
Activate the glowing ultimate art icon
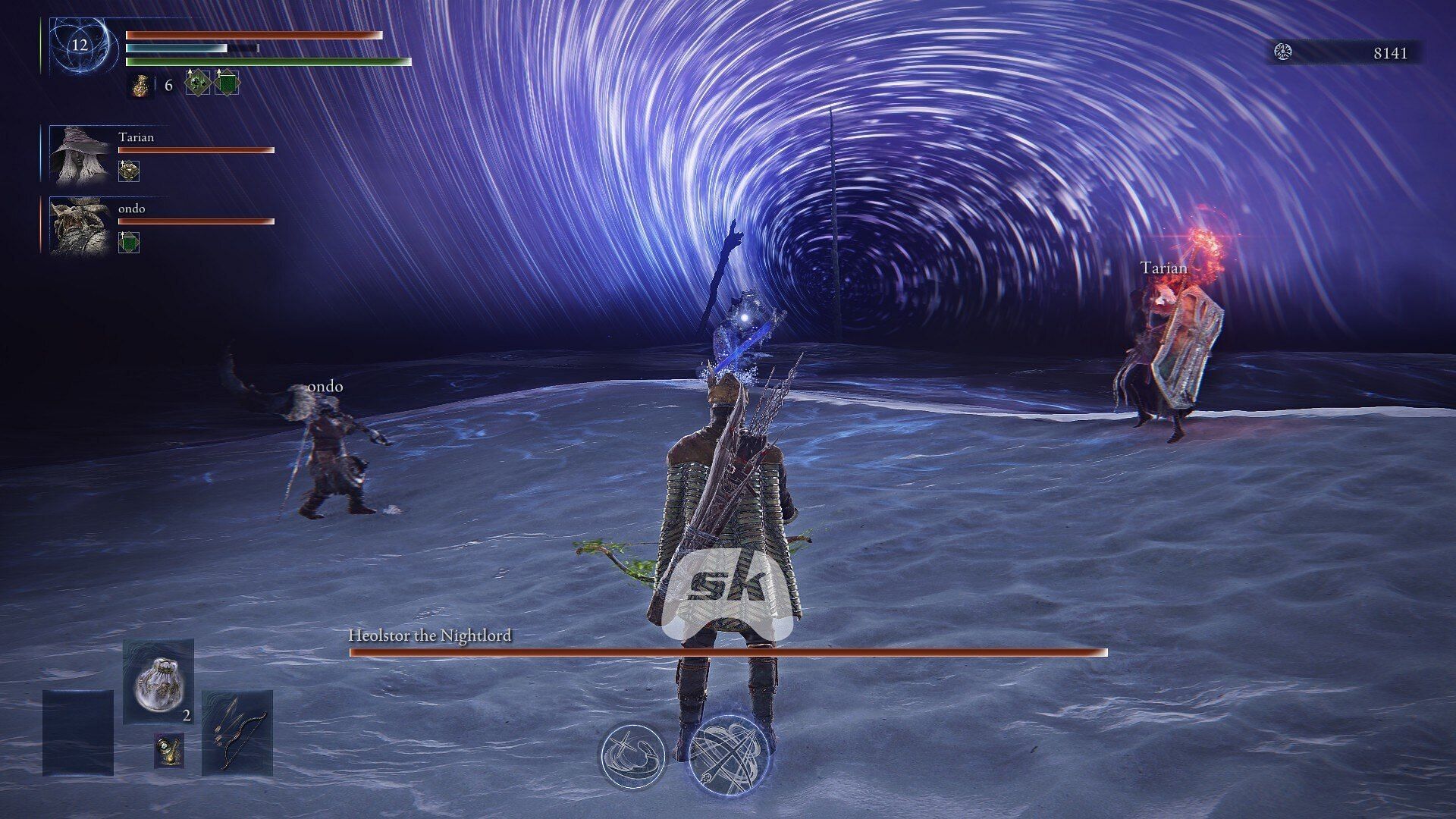point(728,755)
